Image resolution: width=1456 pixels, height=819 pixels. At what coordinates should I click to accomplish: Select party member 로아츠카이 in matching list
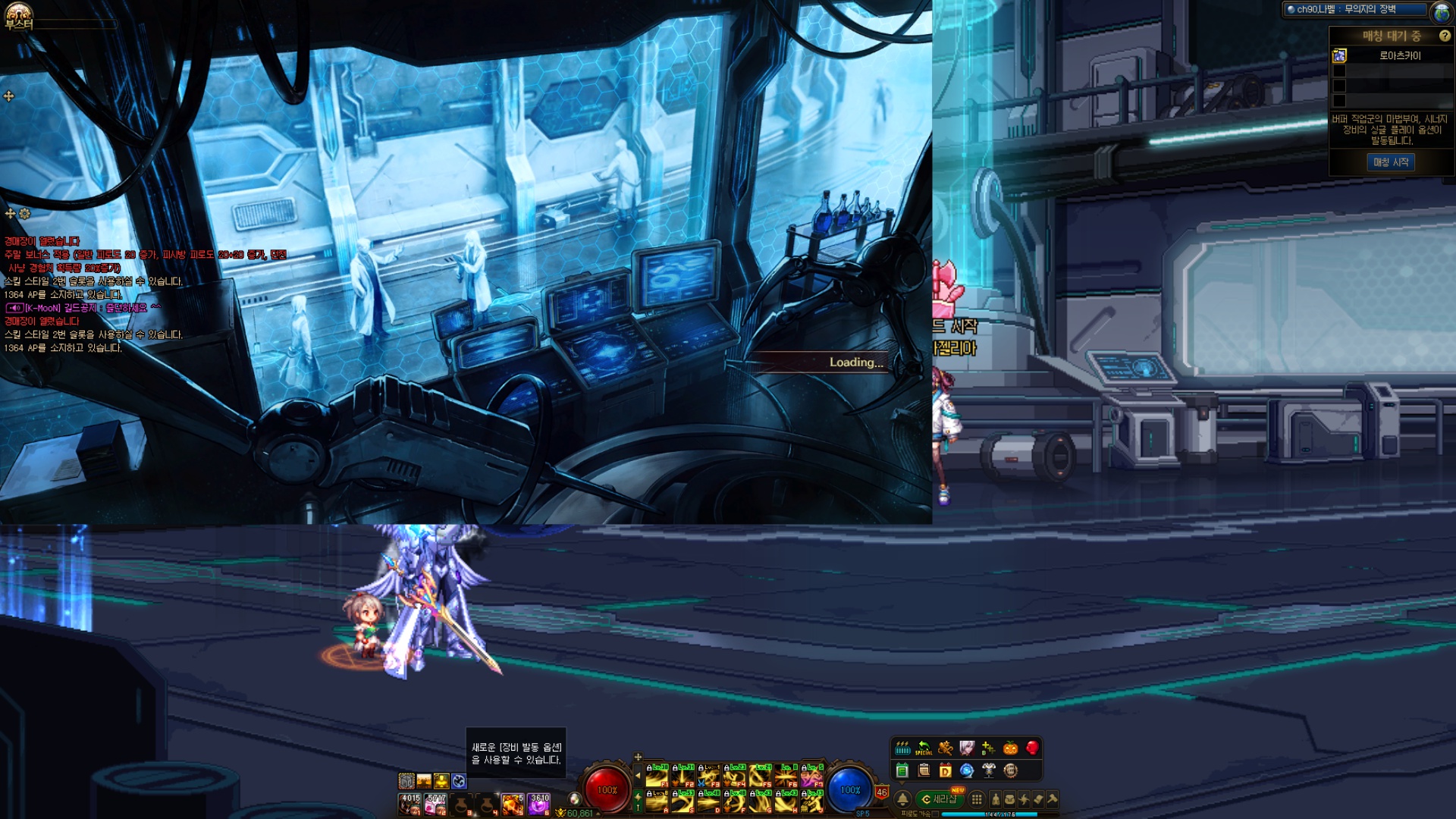(1399, 55)
